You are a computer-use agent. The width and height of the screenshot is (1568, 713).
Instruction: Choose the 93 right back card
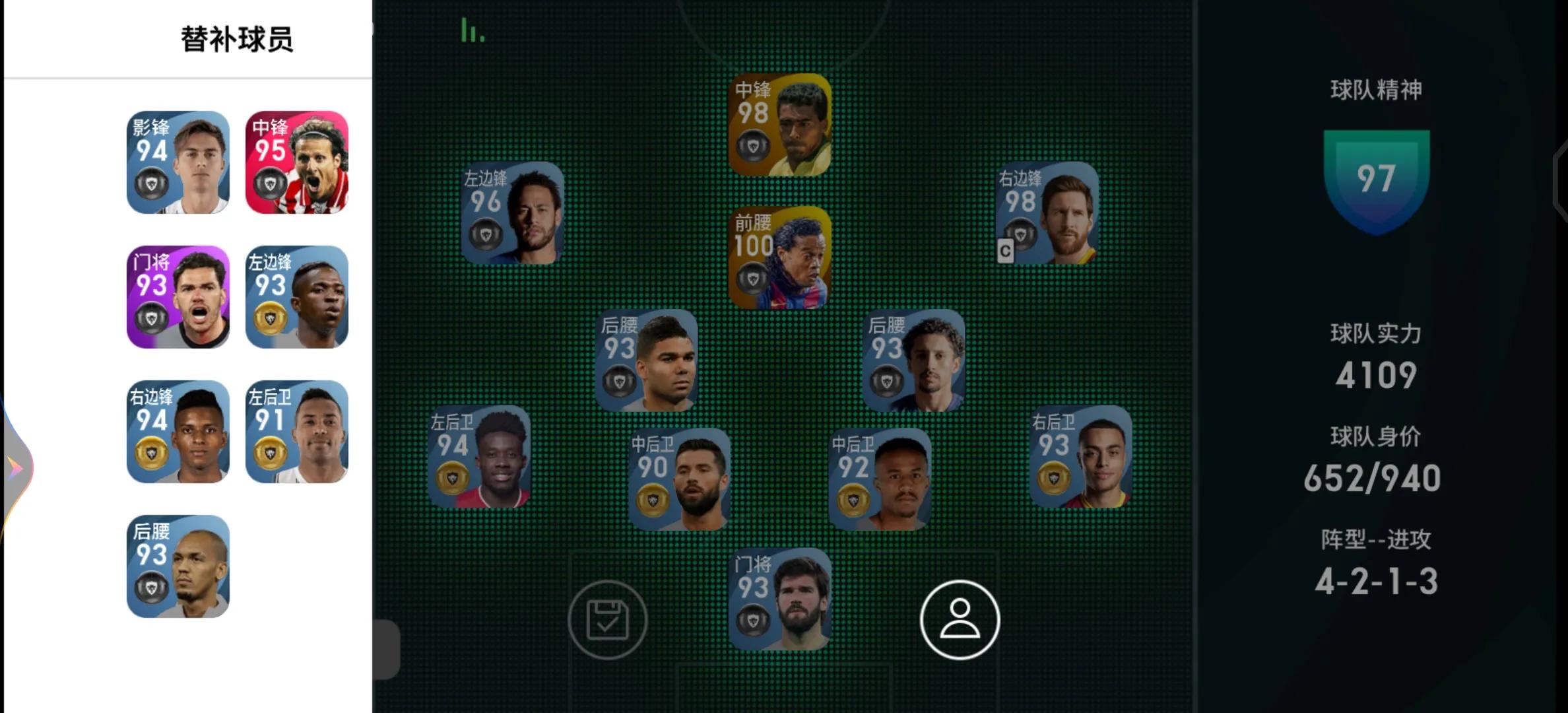coord(1081,456)
